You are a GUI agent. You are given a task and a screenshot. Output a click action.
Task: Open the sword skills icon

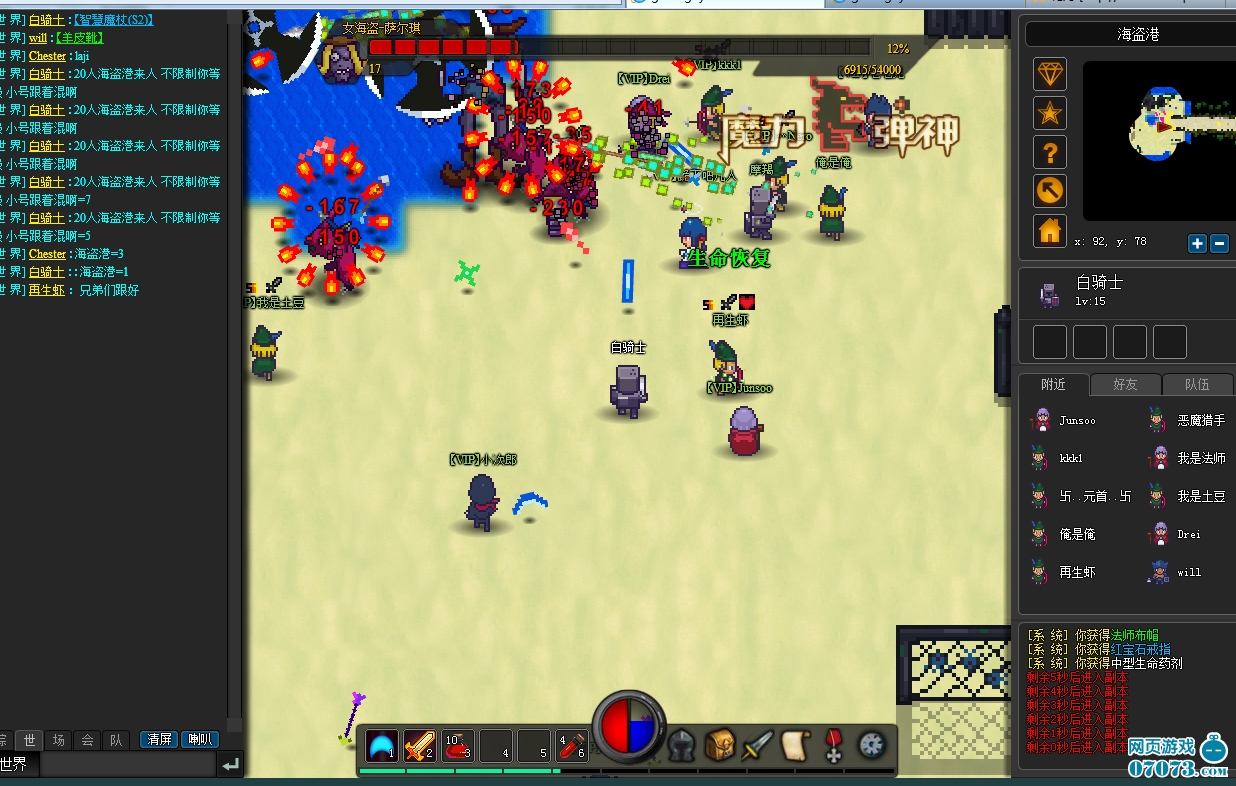758,745
